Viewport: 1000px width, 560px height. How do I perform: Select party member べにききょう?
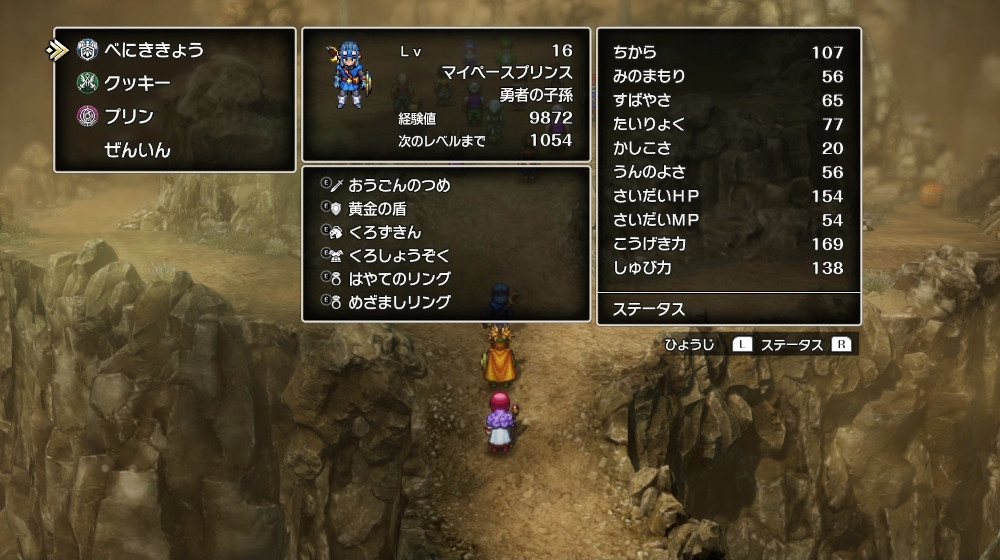click(154, 50)
